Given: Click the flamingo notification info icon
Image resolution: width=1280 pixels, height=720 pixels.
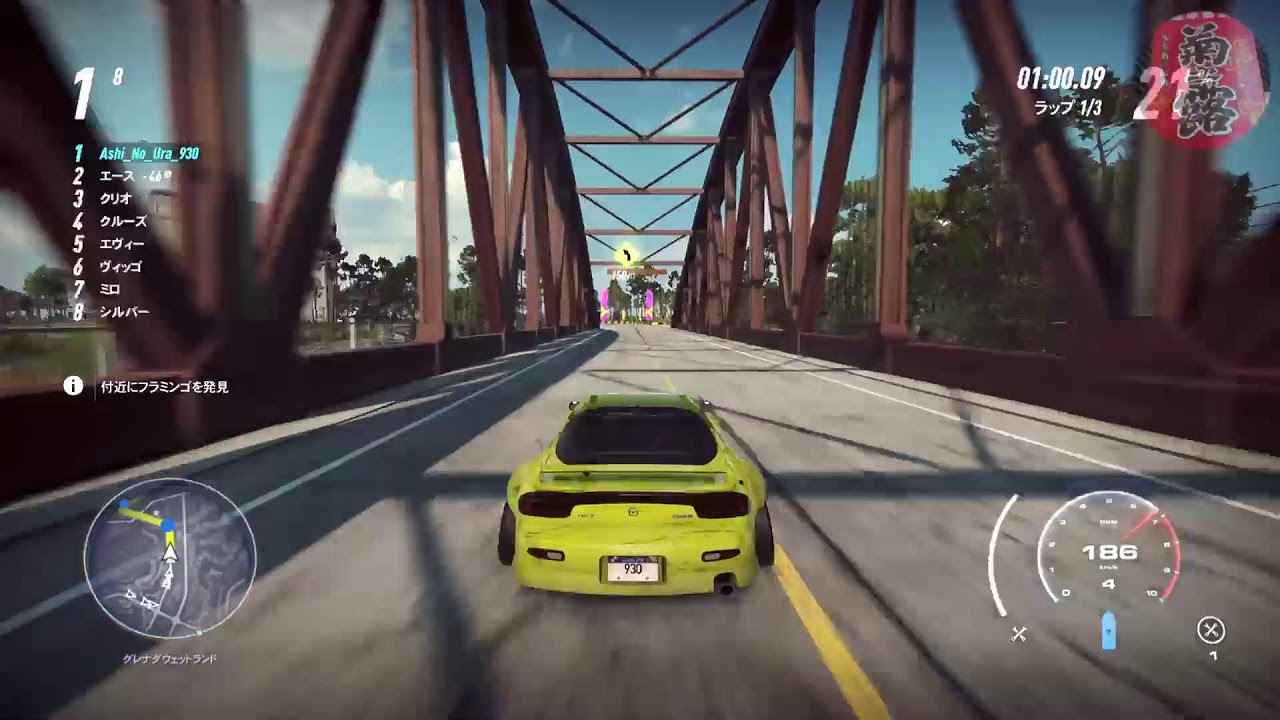Looking at the screenshot, I should (x=73, y=386).
